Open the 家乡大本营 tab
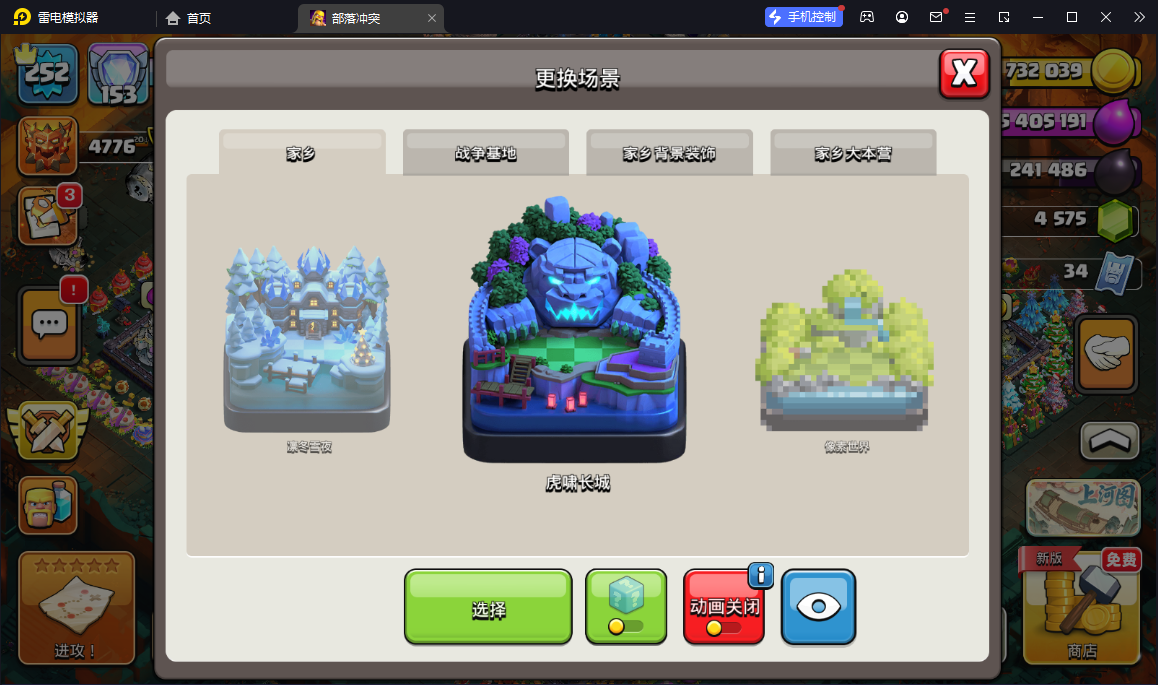Viewport: 1158px width, 685px height. click(853, 153)
